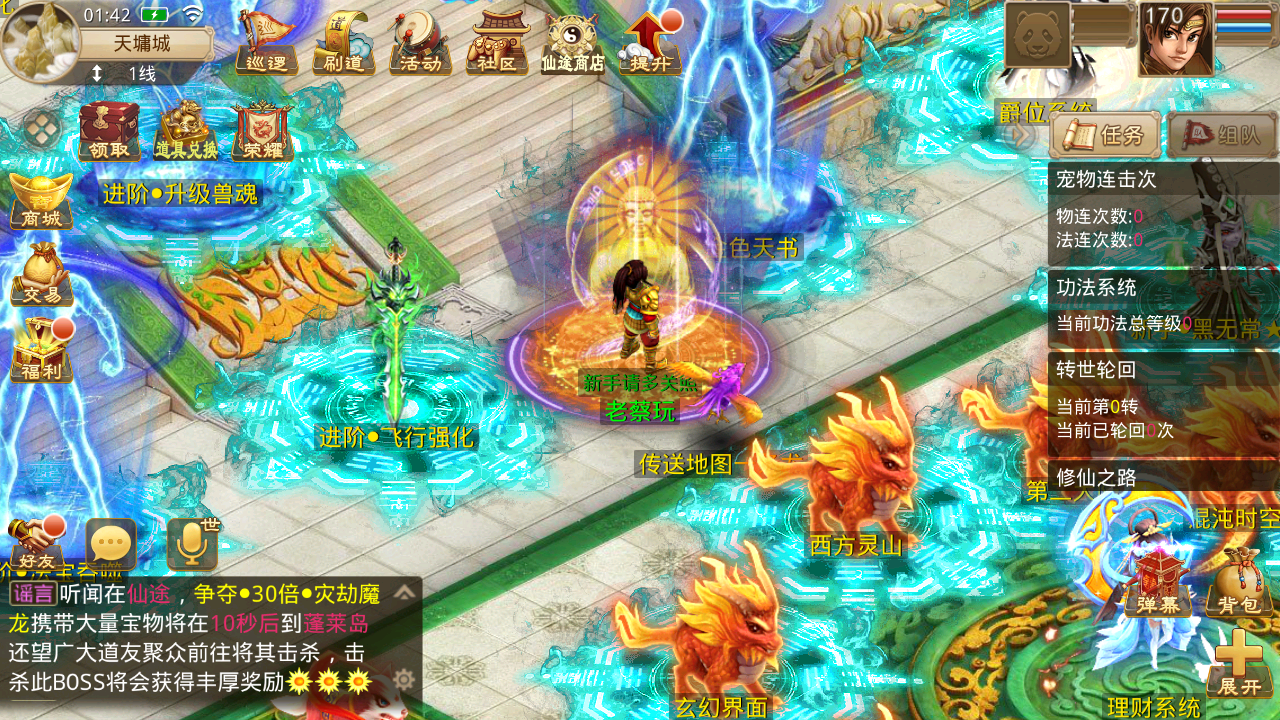Image resolution: width=1280 pixels, height=720 pixels.
Task: Open the 刷道 scroll icon
Action: click(343, 44)
